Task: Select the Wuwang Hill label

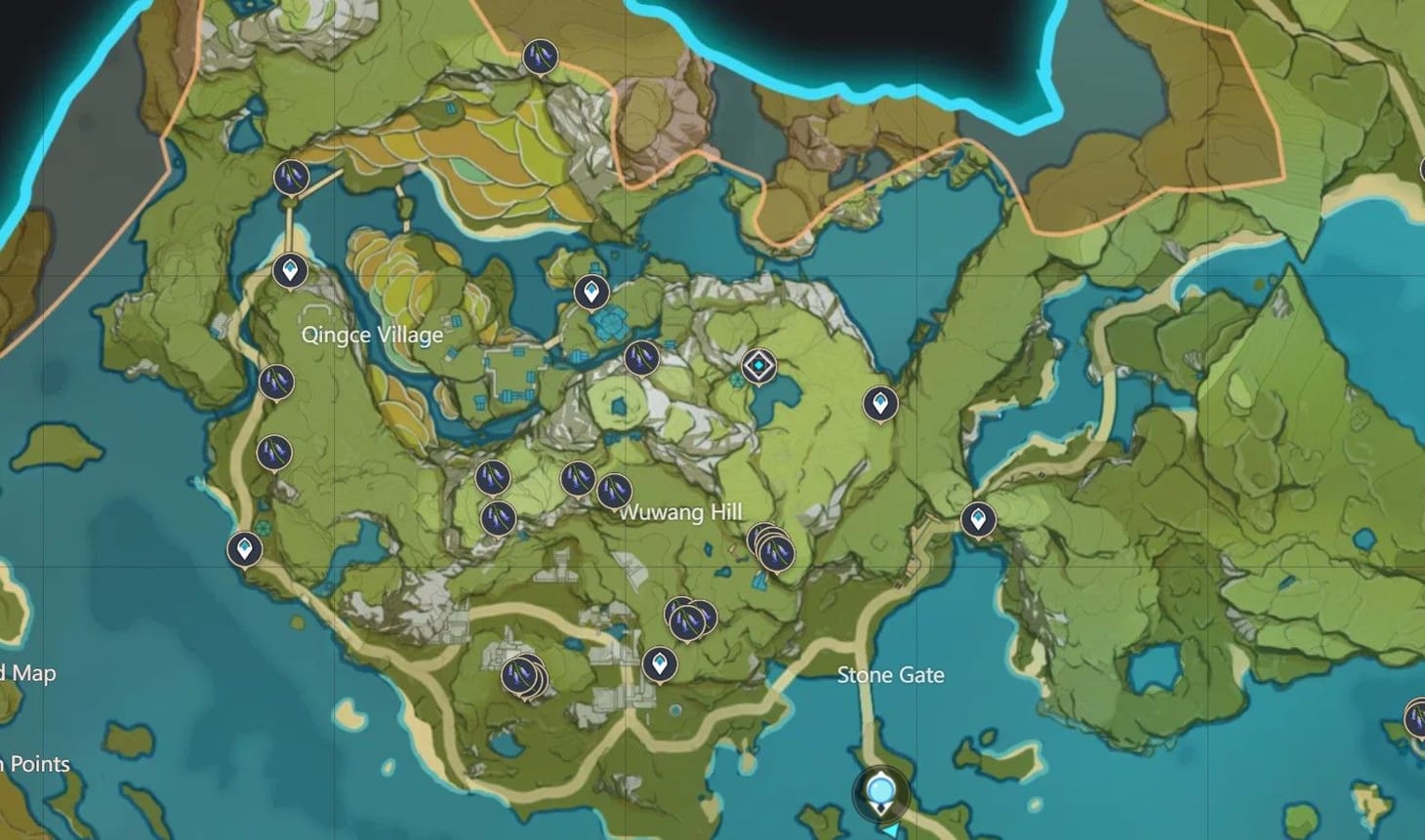Action: (681, 510)
